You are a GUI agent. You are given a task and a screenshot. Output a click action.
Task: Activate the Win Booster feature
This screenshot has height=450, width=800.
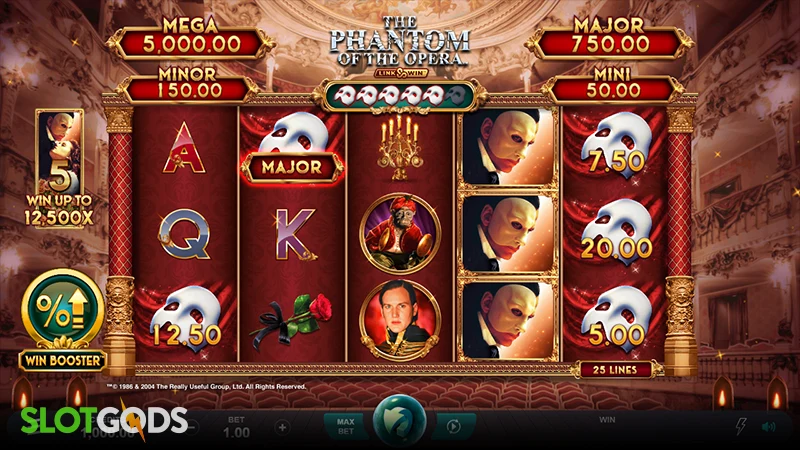click(x=62, y=312)
